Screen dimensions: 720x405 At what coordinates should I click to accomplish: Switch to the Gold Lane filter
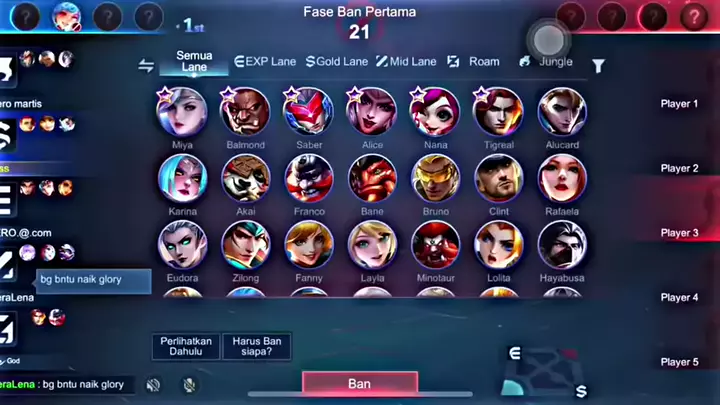coord(338,62)
